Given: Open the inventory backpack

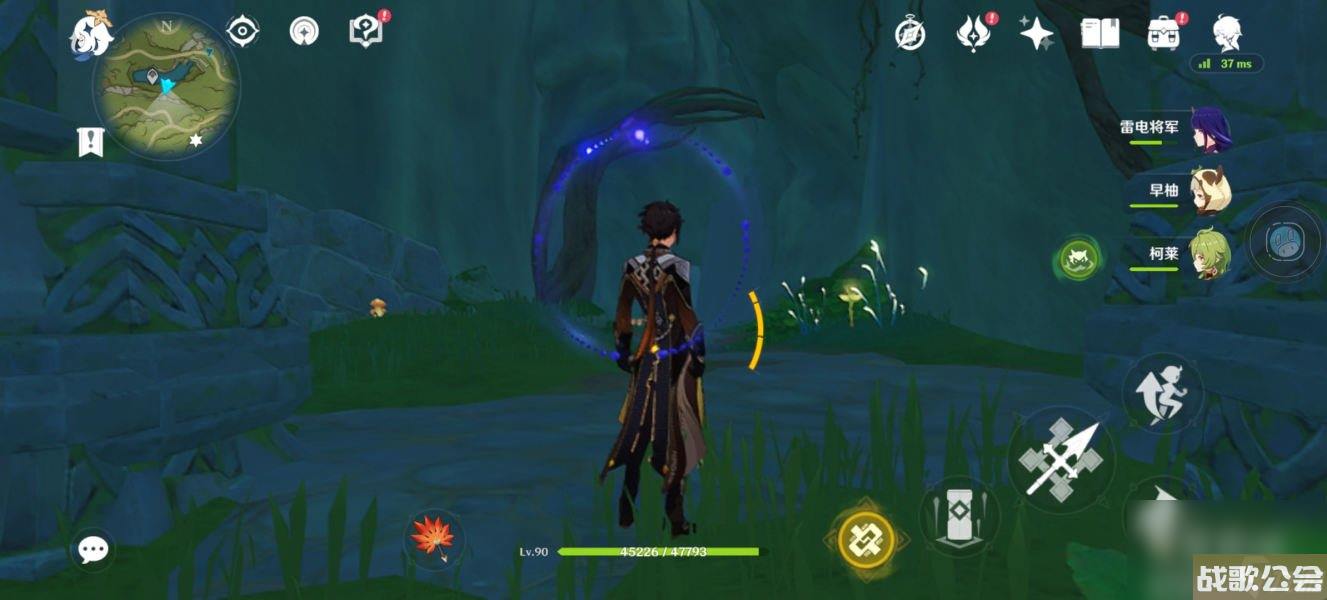Looking at the screenshot, I should [x=1163, y=34].
